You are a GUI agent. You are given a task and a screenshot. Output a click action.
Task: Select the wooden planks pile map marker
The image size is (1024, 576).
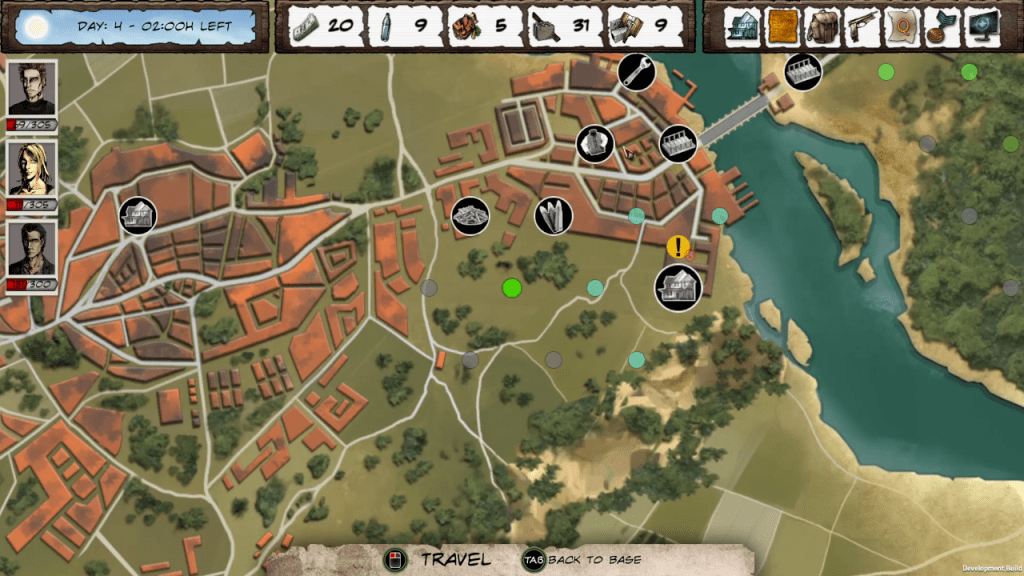[470, 216]
